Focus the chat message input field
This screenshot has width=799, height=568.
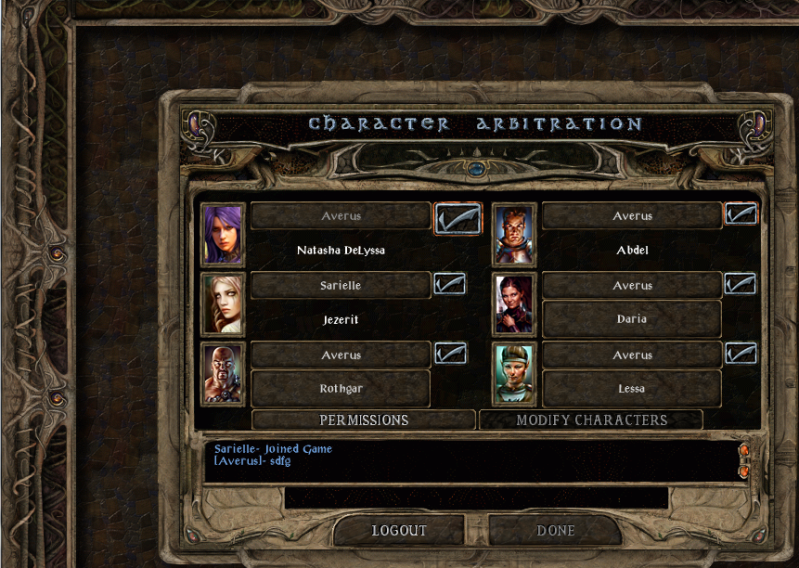tap(476, 497)
